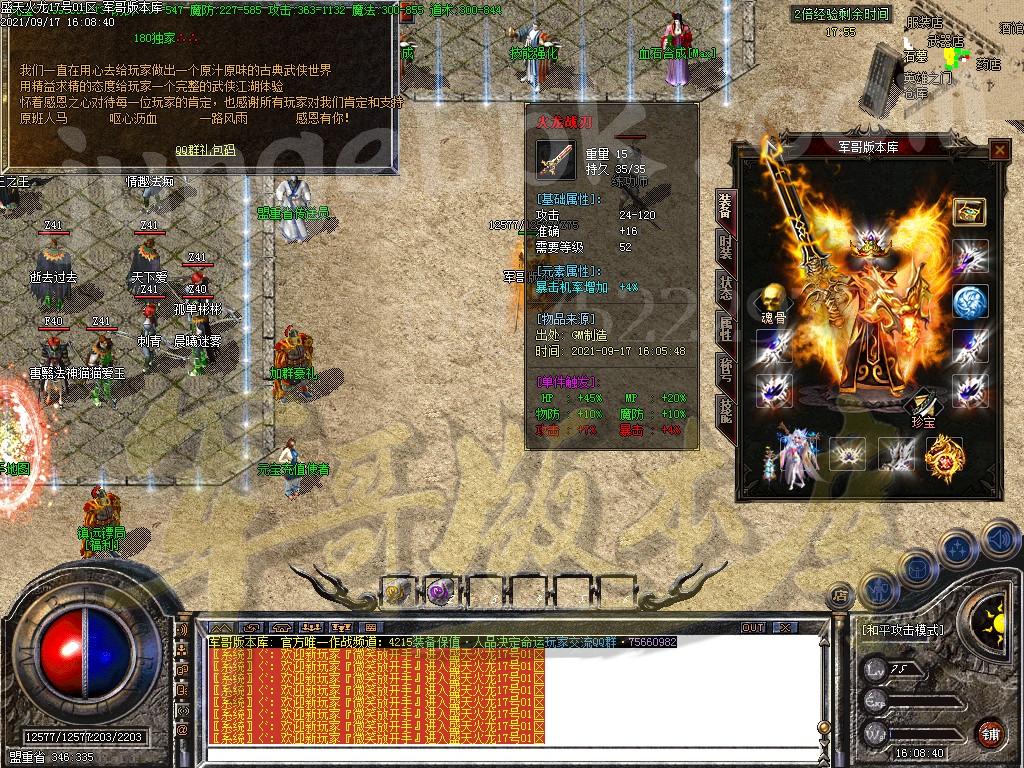This screenshot has width=1024, height=768.
Task: Open the bag with the backpack button
Action: point(918,571)
